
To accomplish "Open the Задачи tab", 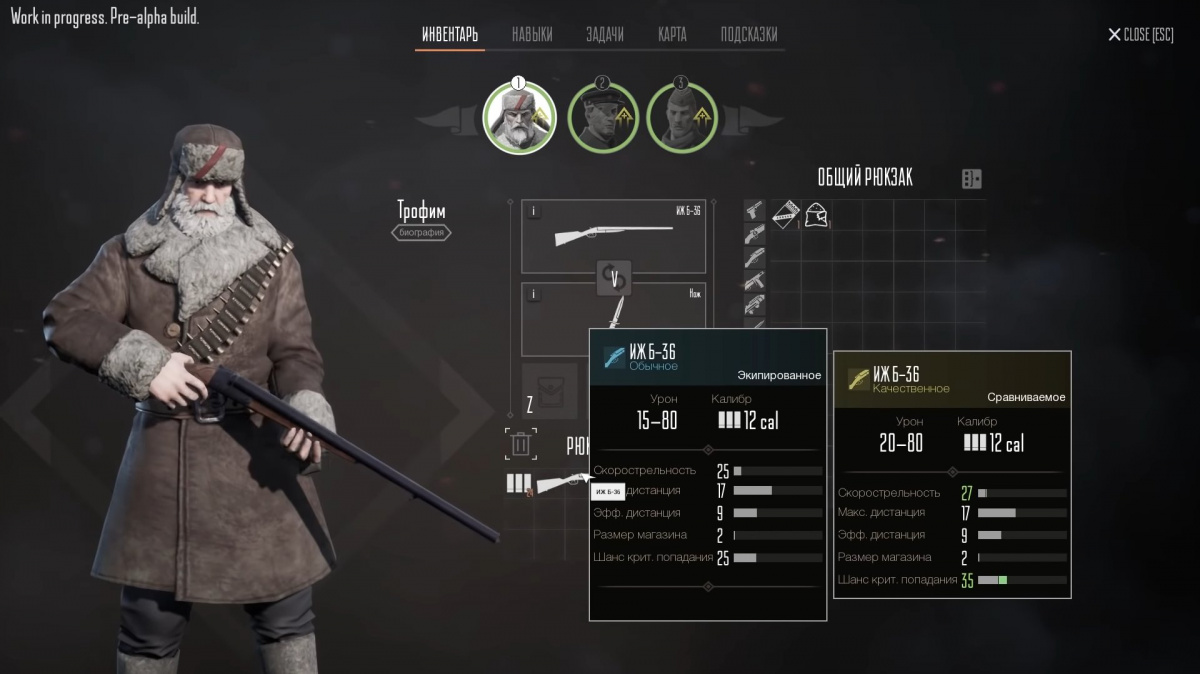I will (x=605, y=34).
